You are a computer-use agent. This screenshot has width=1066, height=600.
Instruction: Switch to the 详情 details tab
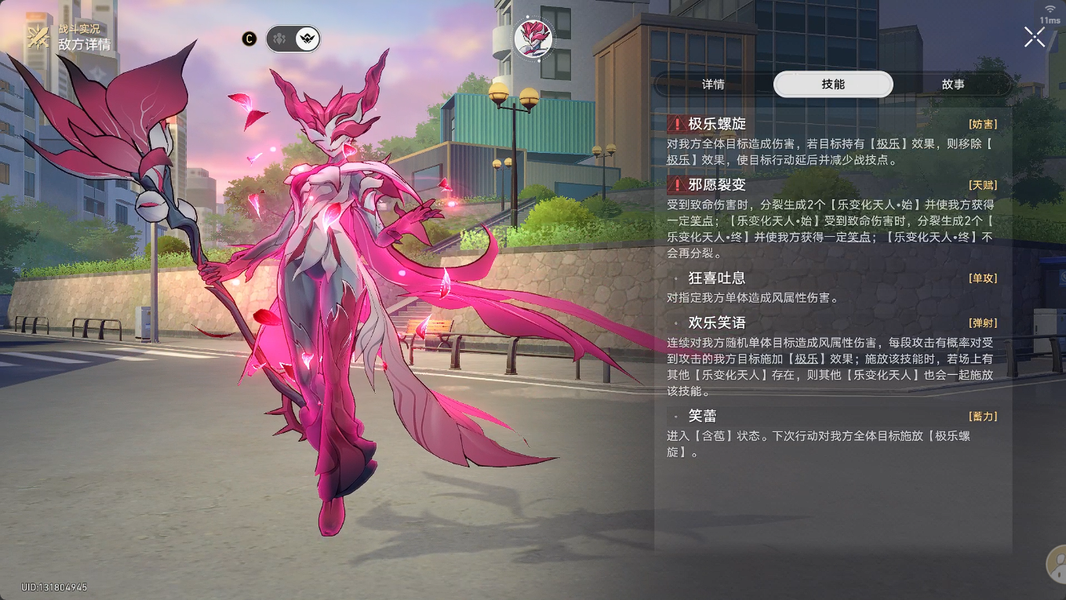click(713, 85)
